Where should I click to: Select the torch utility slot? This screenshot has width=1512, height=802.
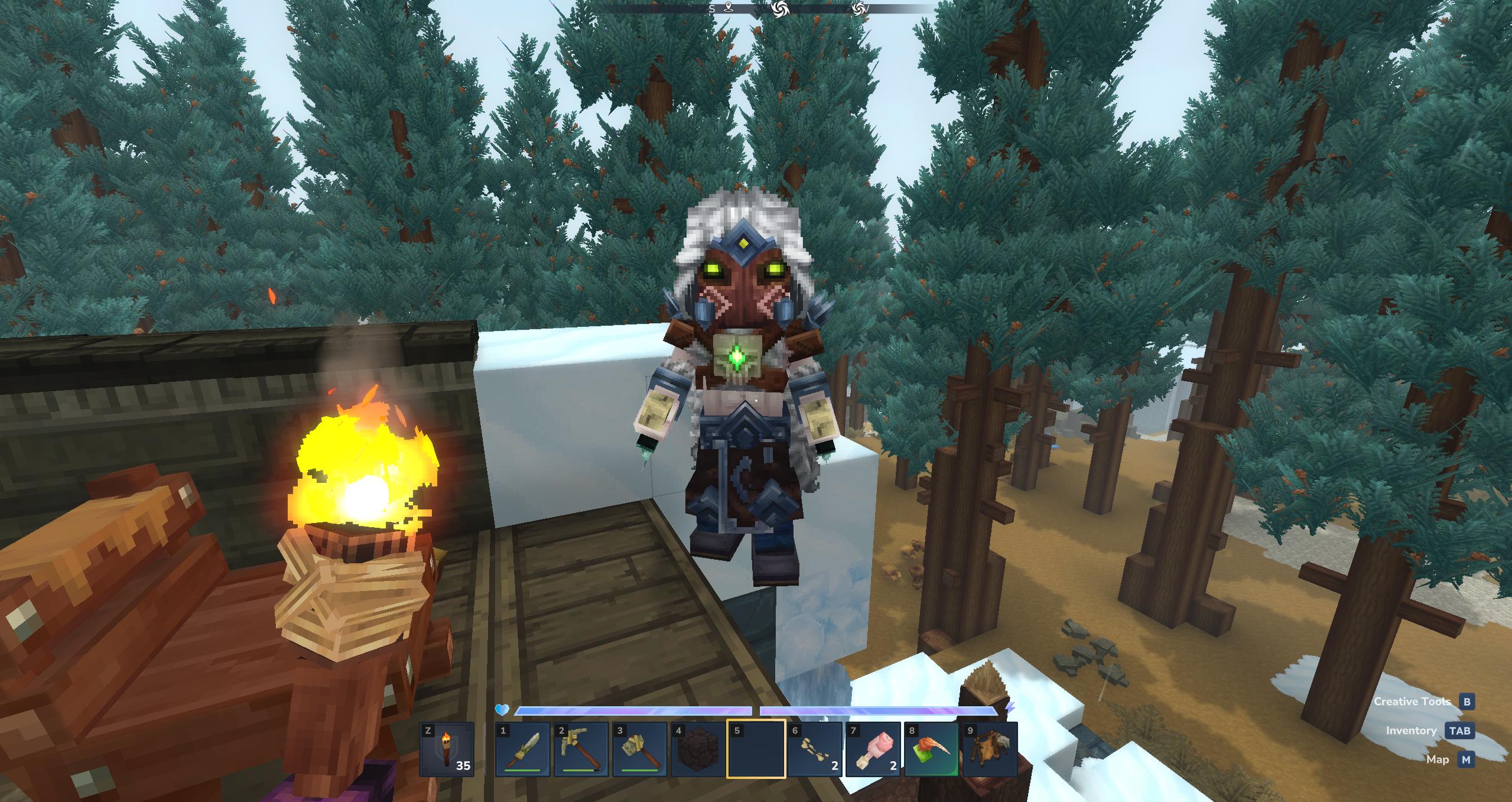tap(447, 749)
